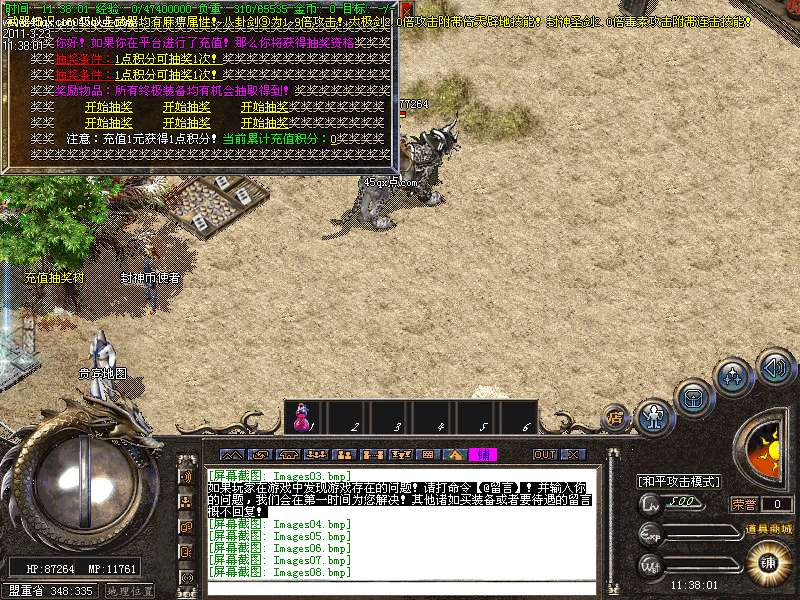The image size is (800, 600).
Task: Toggle the 和平攻击模式 attack mode label
Action: click(679, 481)
